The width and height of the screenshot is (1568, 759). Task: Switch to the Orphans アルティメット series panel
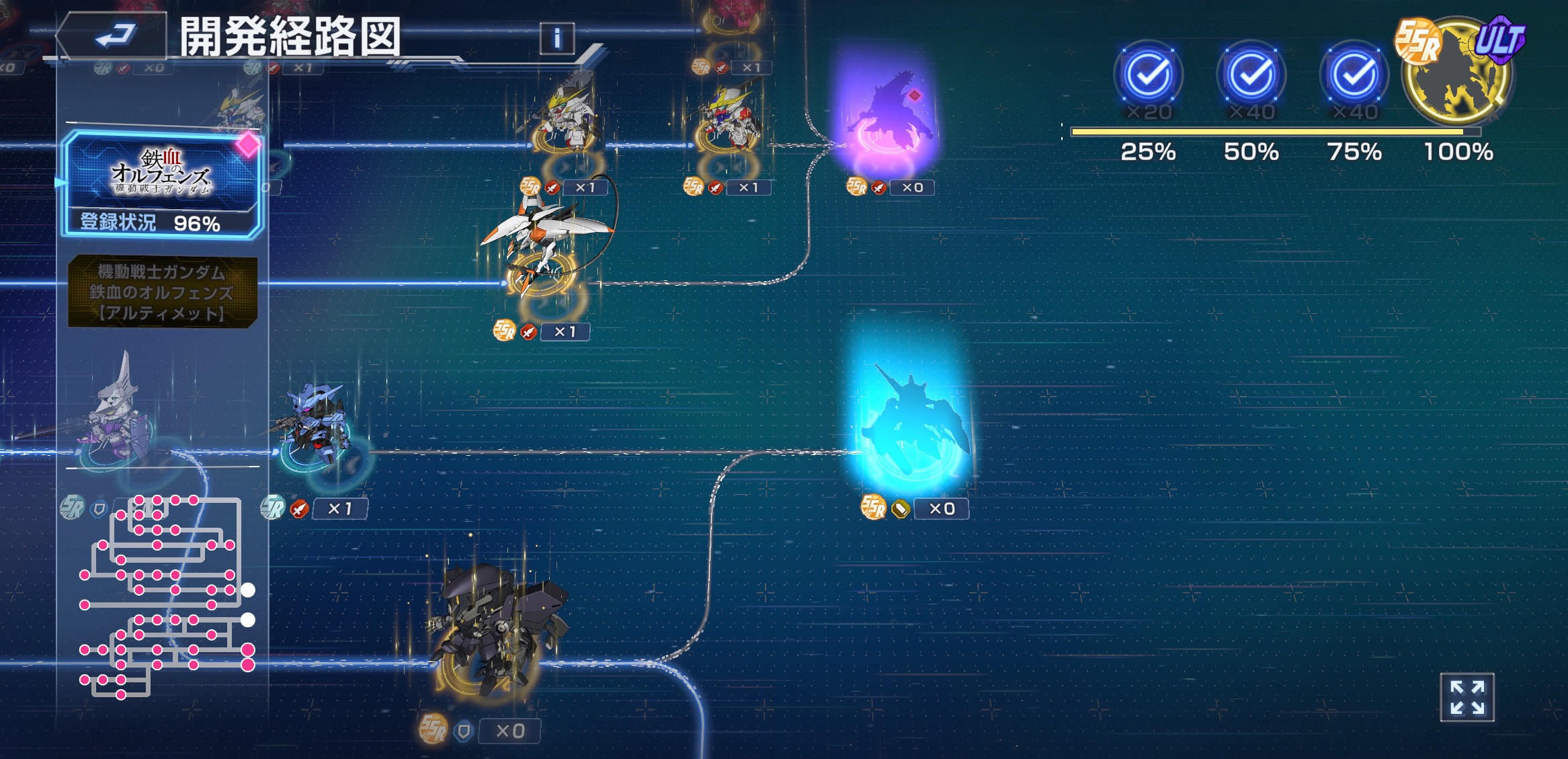162,292
